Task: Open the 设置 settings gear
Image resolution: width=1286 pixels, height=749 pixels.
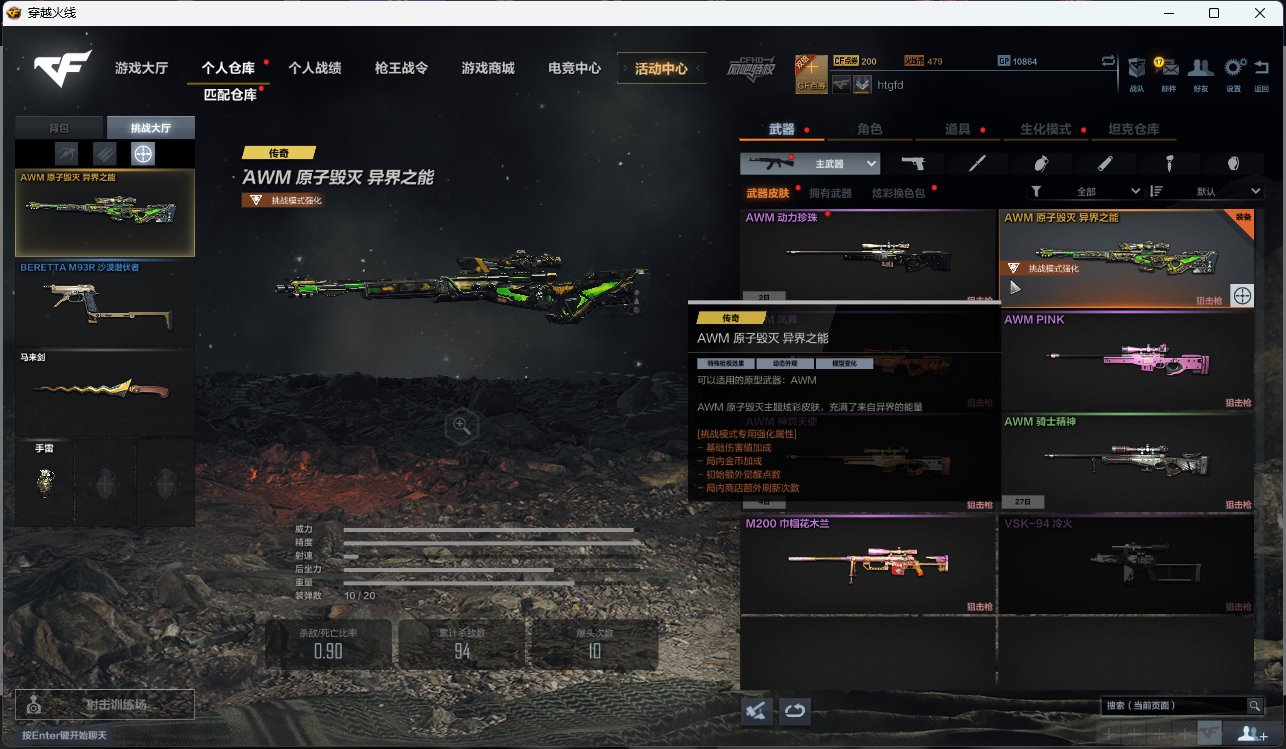Action: [x=1233, y=68]
